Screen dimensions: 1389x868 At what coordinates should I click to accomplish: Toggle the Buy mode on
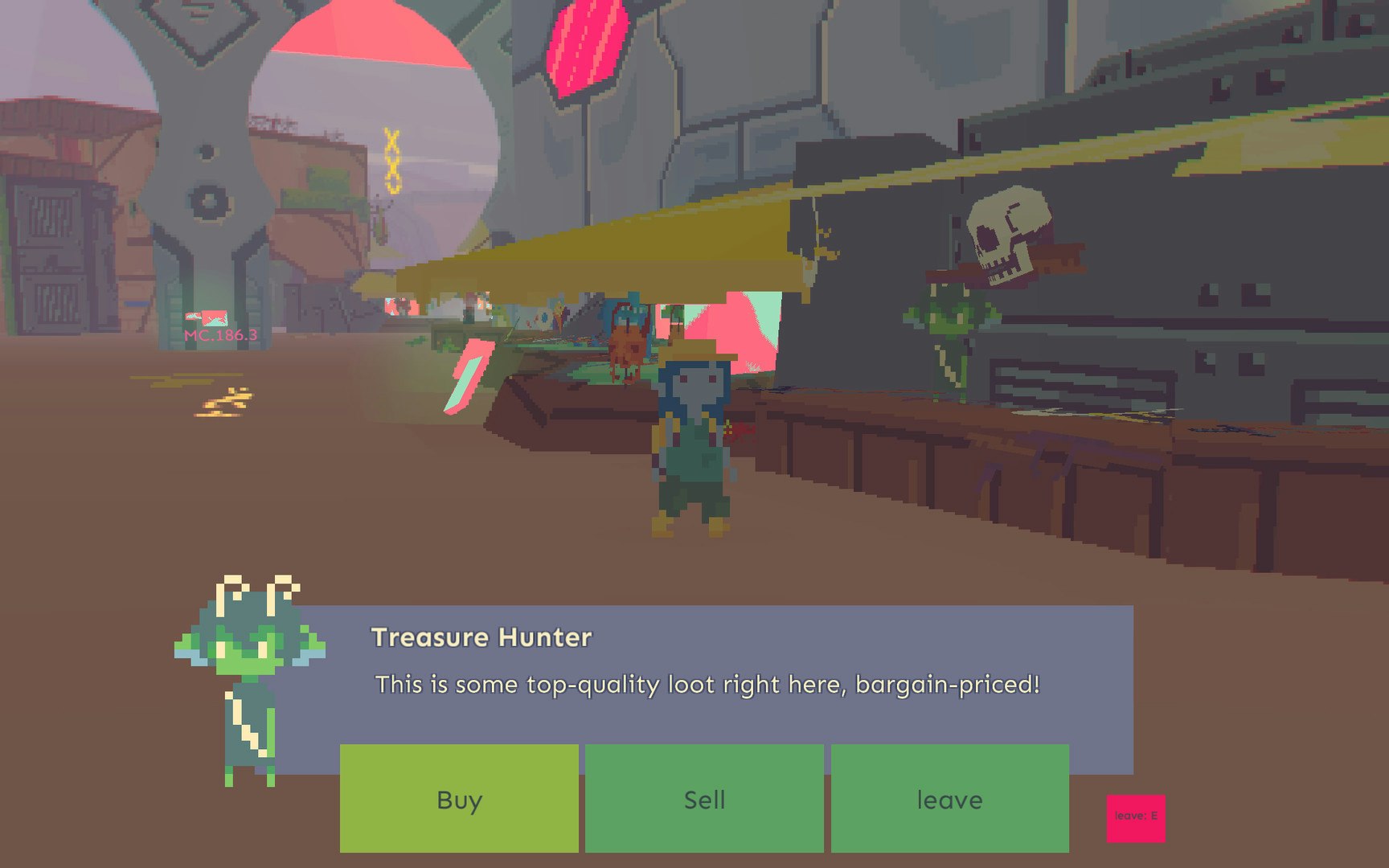click(x=458, y=800)
